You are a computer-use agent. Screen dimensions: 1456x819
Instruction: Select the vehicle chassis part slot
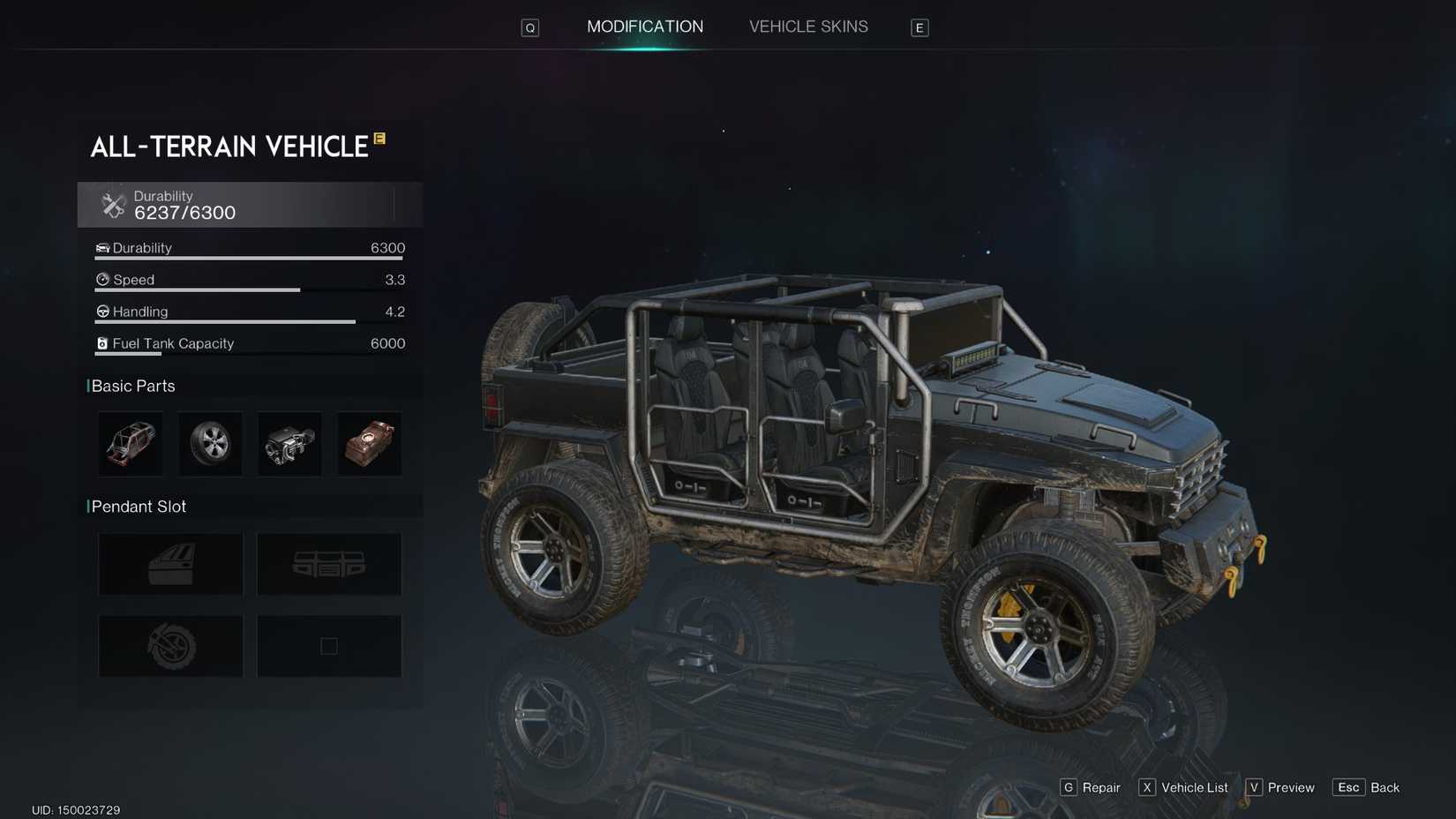[130, 444]
